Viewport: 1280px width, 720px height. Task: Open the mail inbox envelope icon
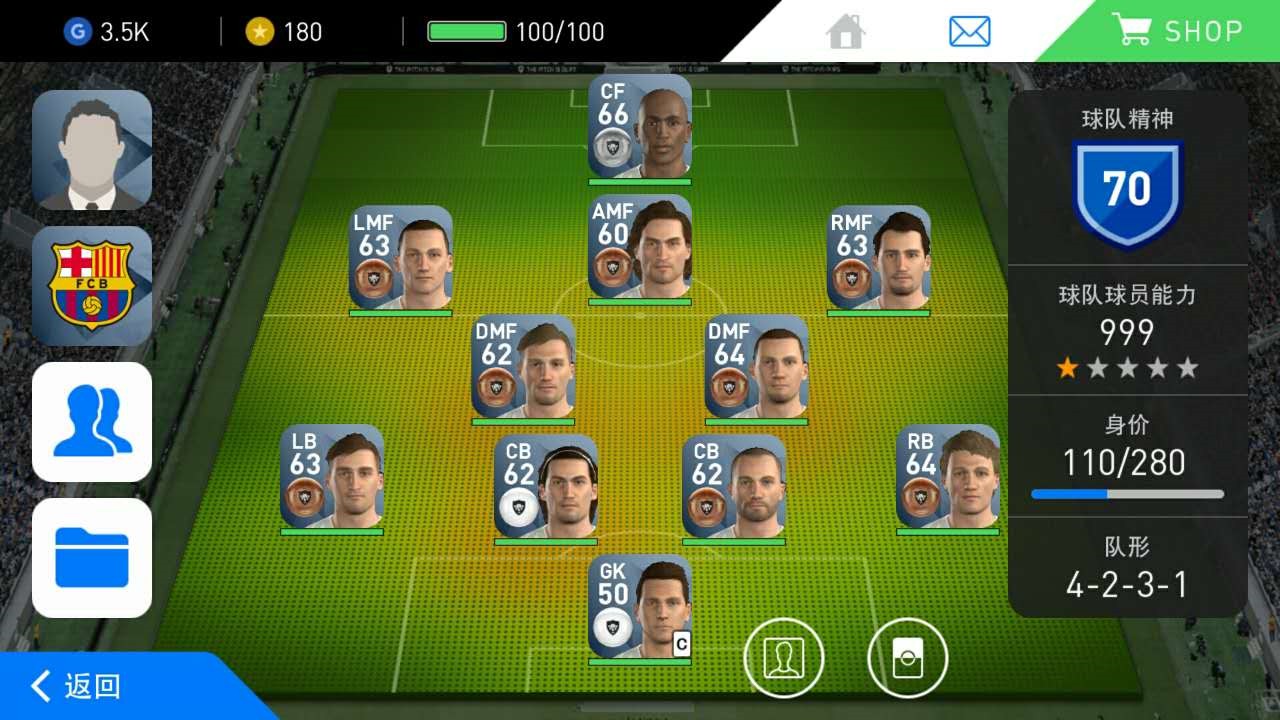(x=969, y=32)
